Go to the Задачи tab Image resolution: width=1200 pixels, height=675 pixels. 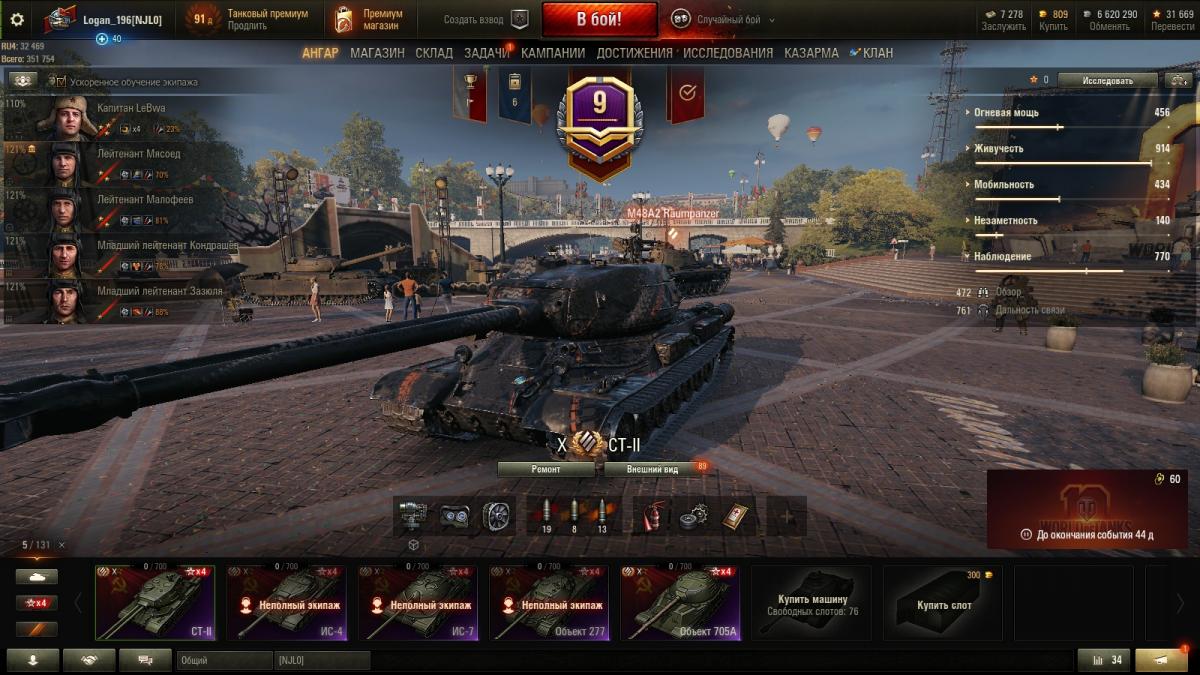point(486,53)
